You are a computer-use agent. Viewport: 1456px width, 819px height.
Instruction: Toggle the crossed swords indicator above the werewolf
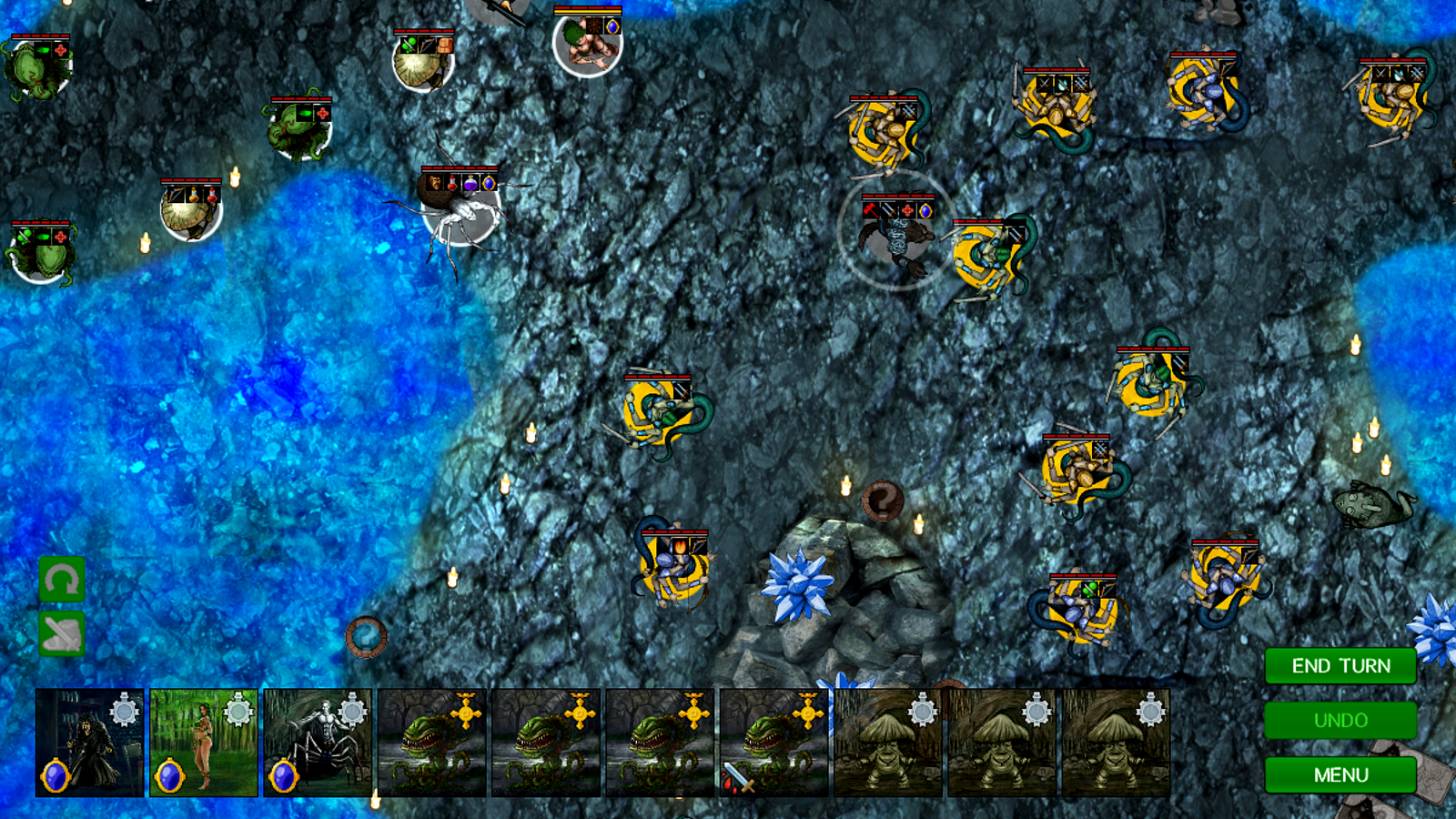tap(889, 210)
